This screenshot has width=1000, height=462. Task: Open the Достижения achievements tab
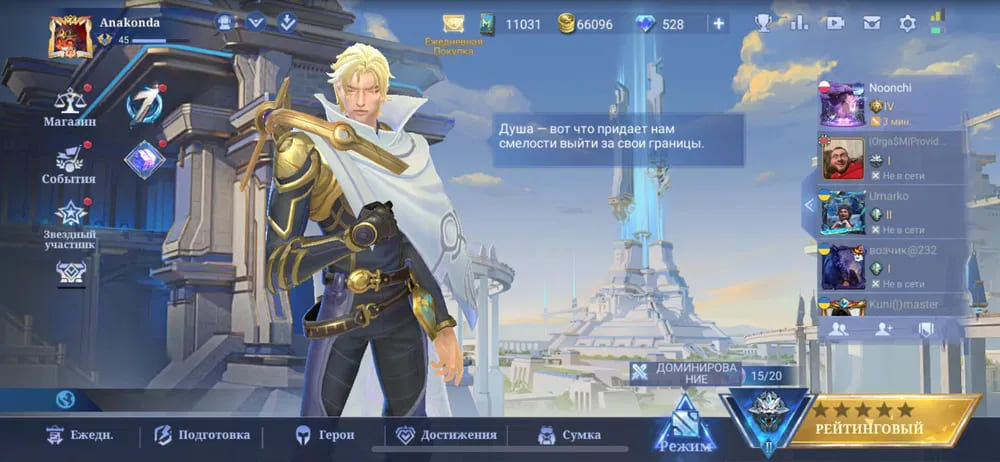[446, 435]
